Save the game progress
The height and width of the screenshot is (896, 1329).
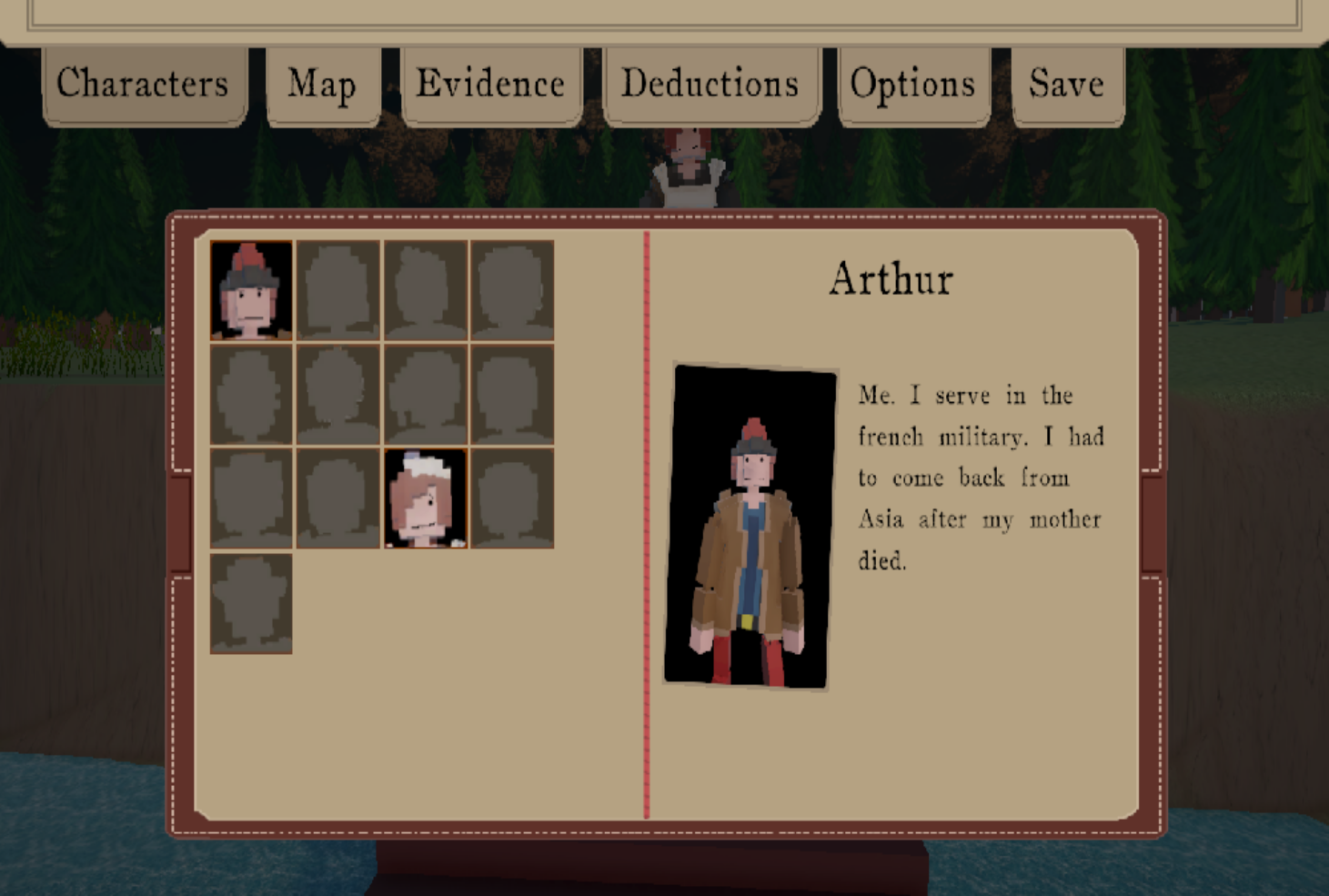[1066, 84]
